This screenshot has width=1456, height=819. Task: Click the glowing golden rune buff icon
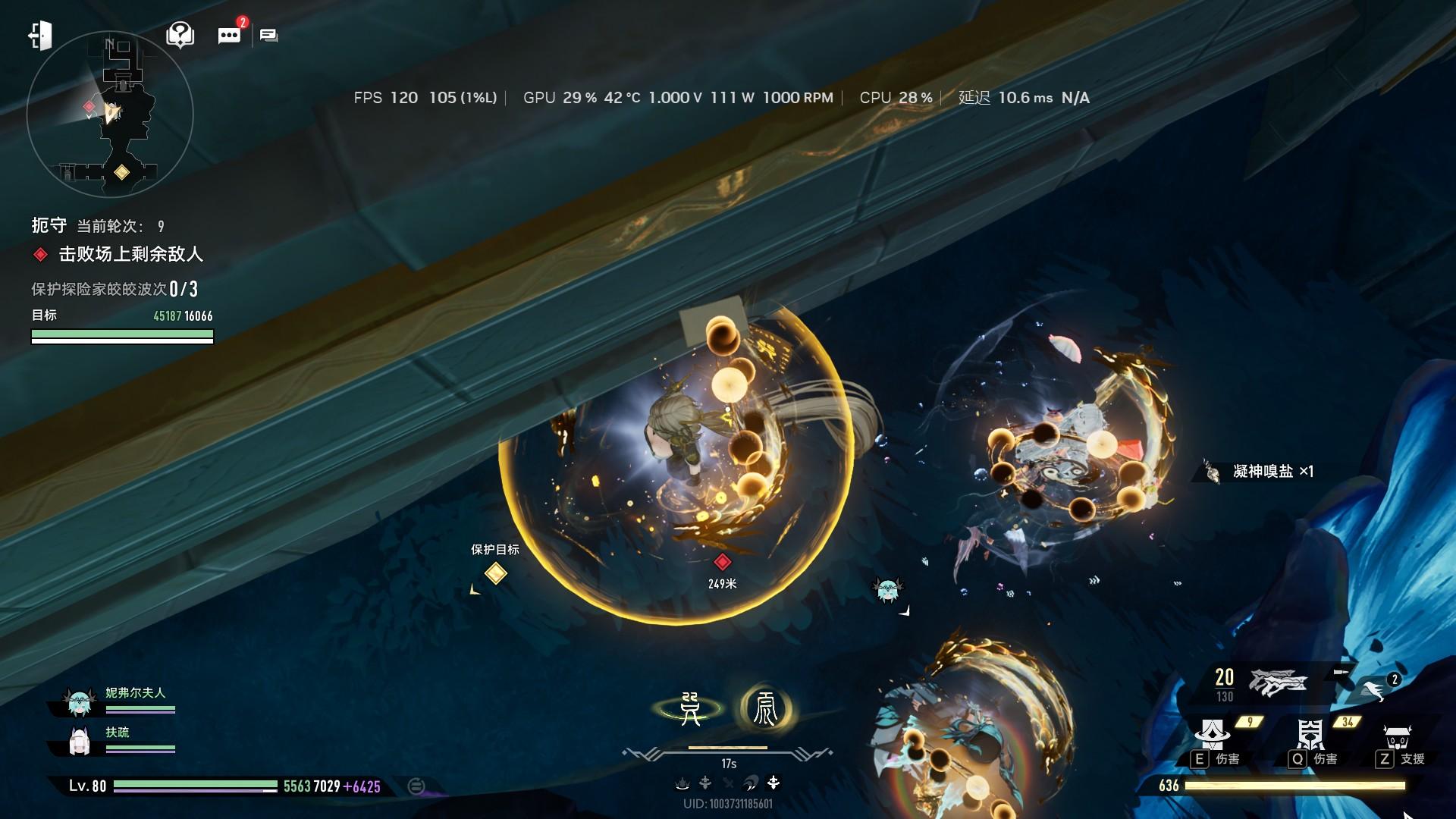(765, 709)
